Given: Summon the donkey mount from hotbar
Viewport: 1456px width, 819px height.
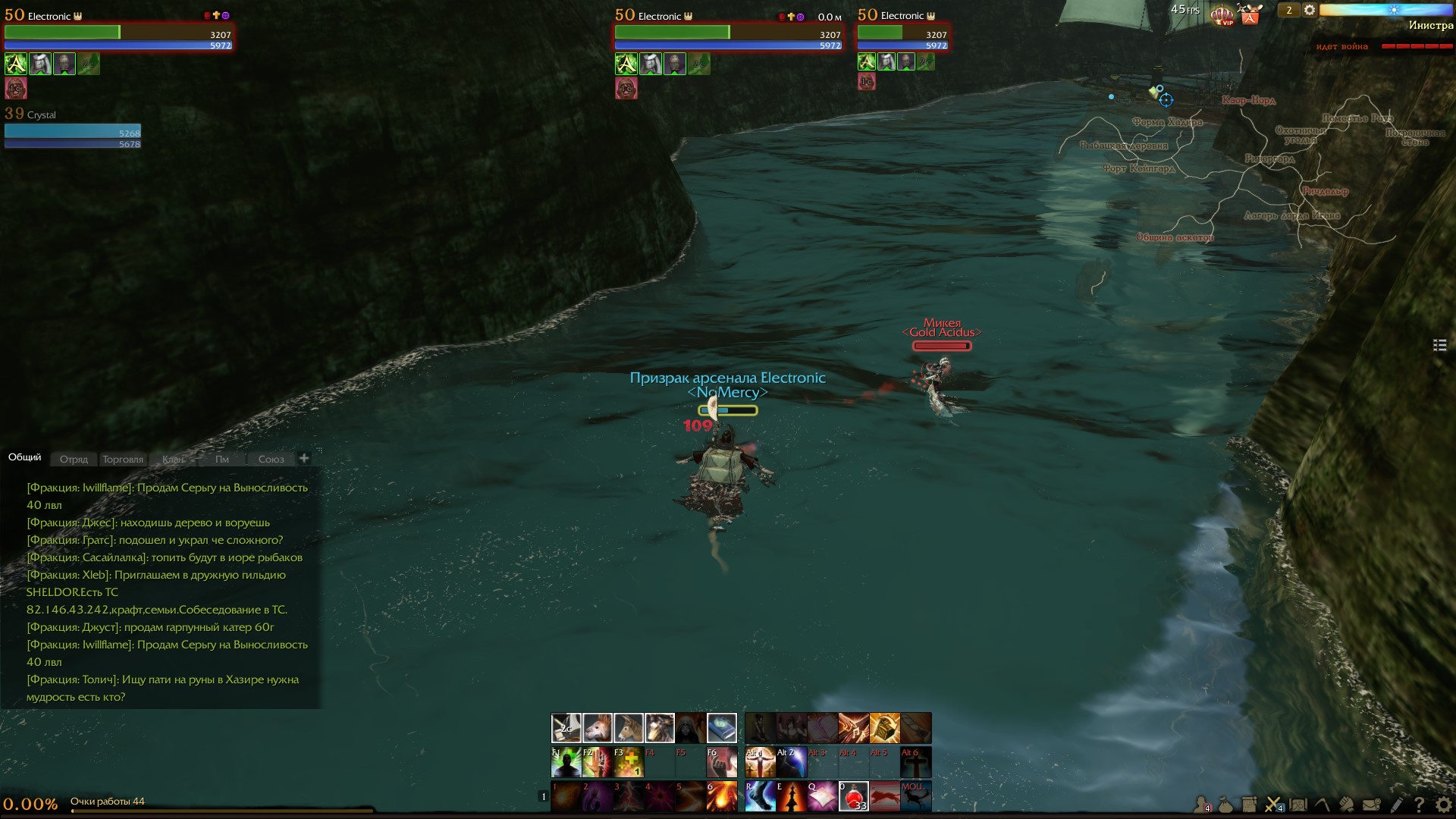Looking at the screenshot, I should tap(628, 728).
